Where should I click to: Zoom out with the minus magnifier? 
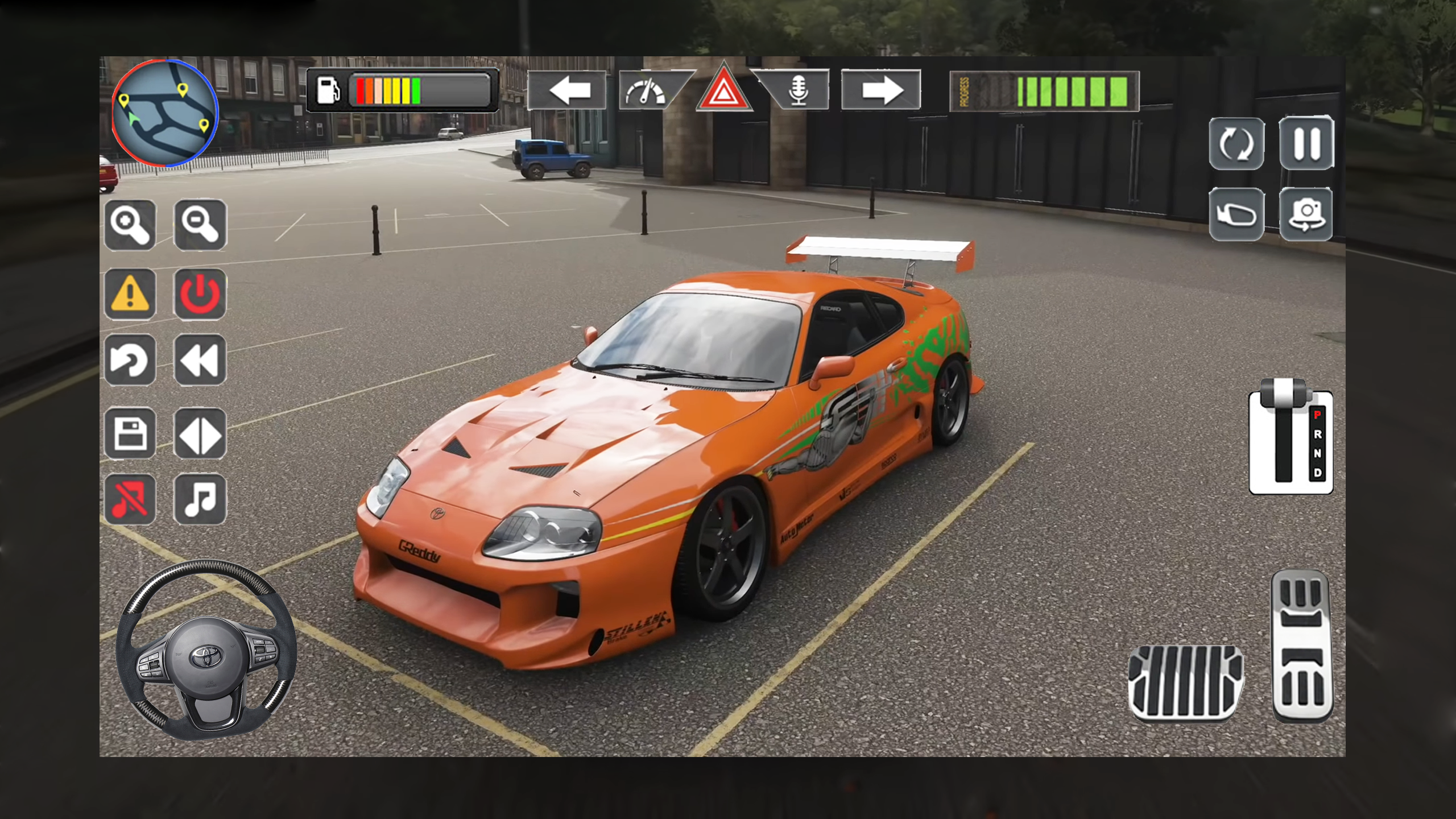200,225
